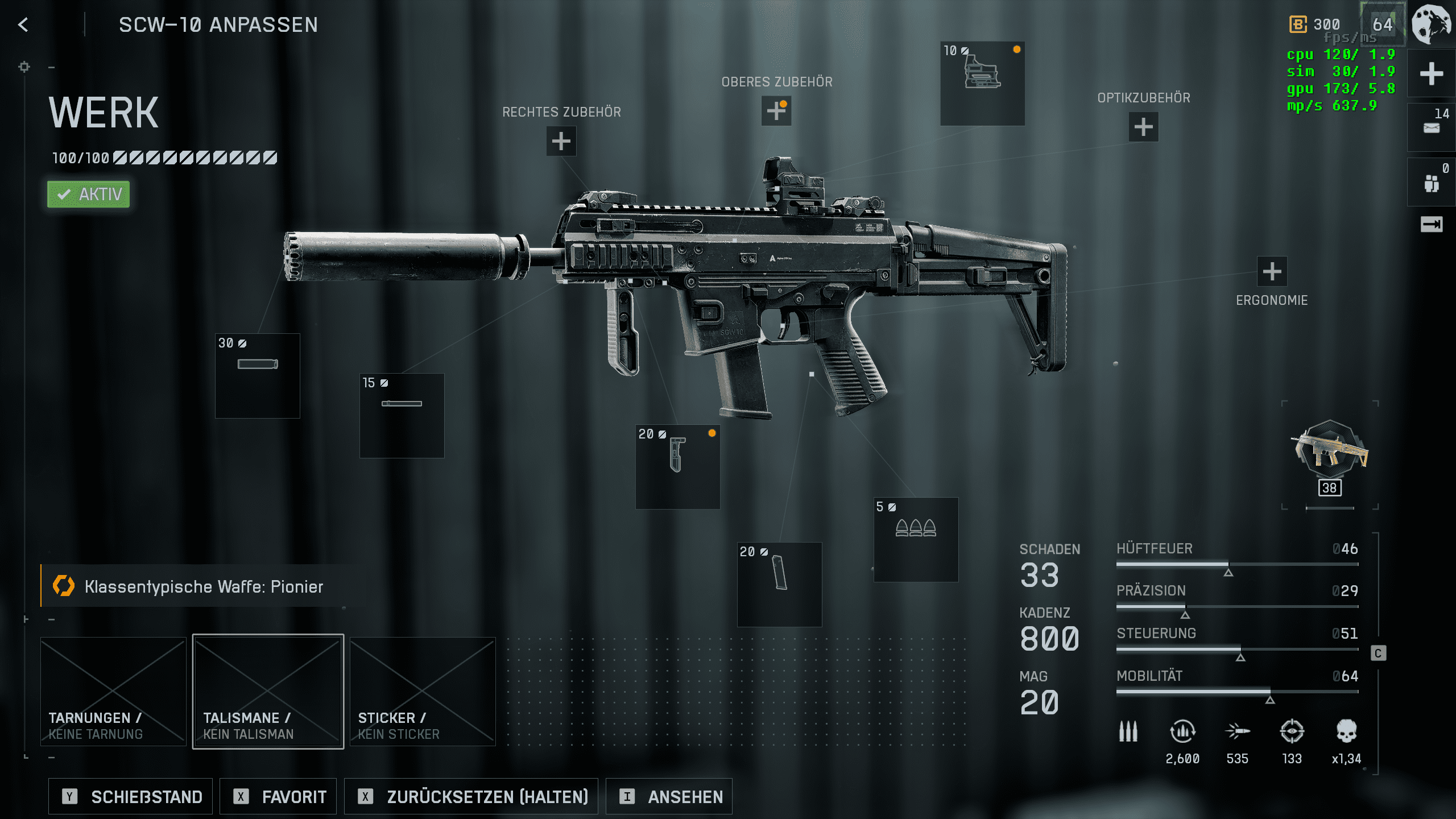Add an Optikzubehör attachment
This screenshot has width=1456, height=819.
coord(1143,127)
